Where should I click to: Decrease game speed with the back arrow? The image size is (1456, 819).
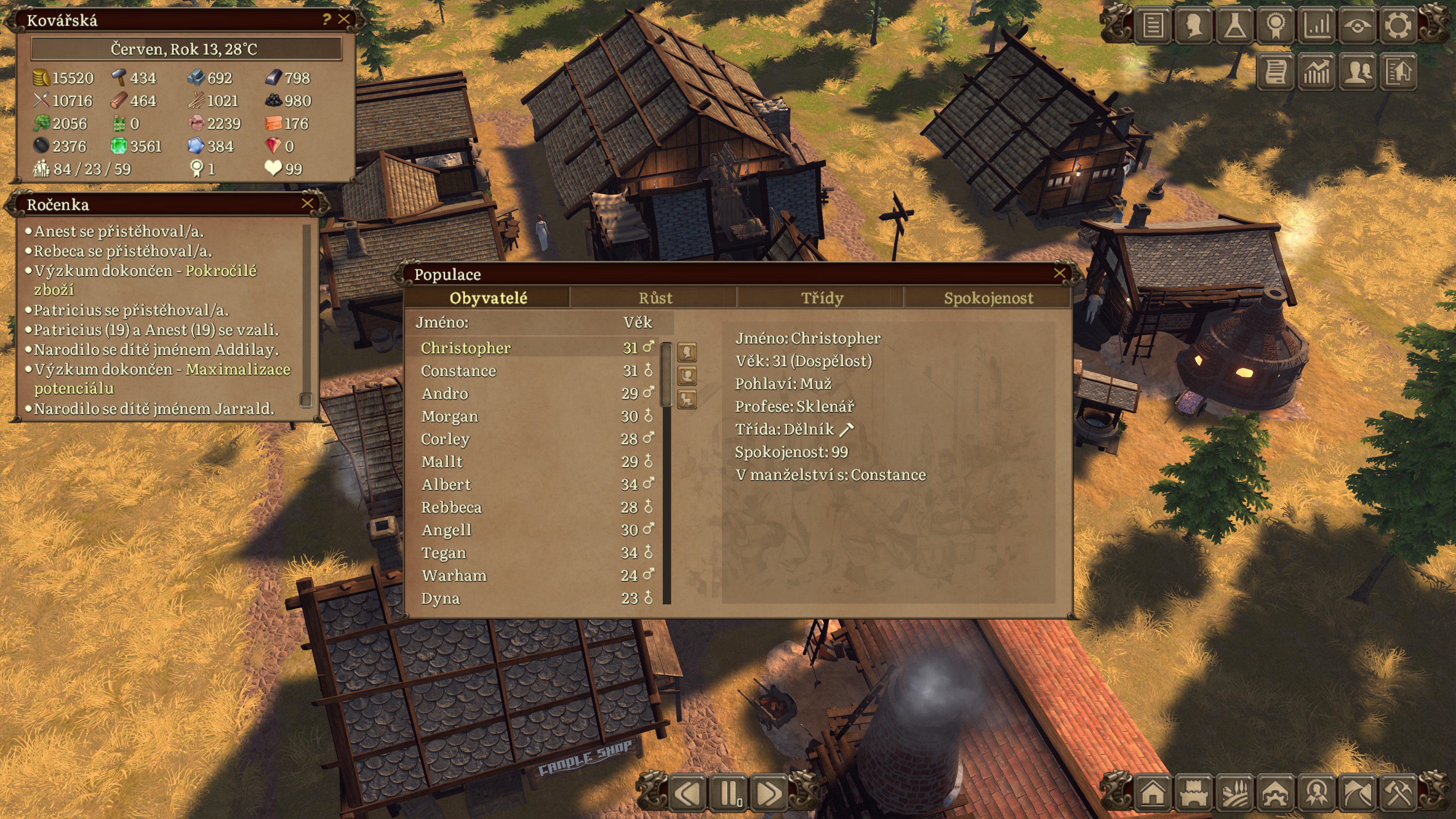[689, 794]
